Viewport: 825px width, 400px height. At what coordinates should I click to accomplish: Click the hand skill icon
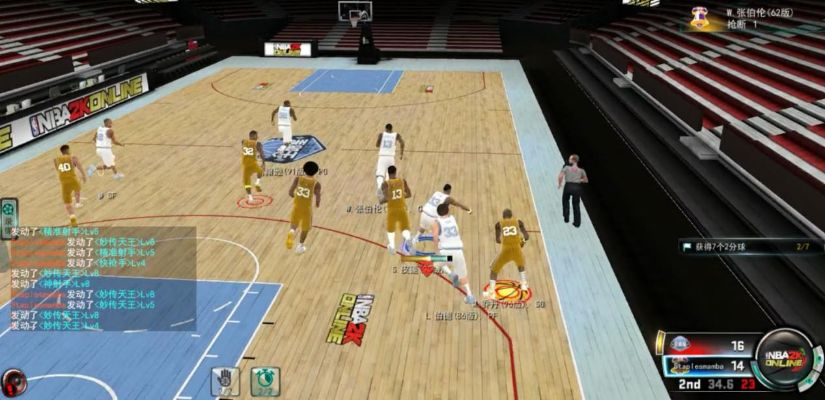224,381
